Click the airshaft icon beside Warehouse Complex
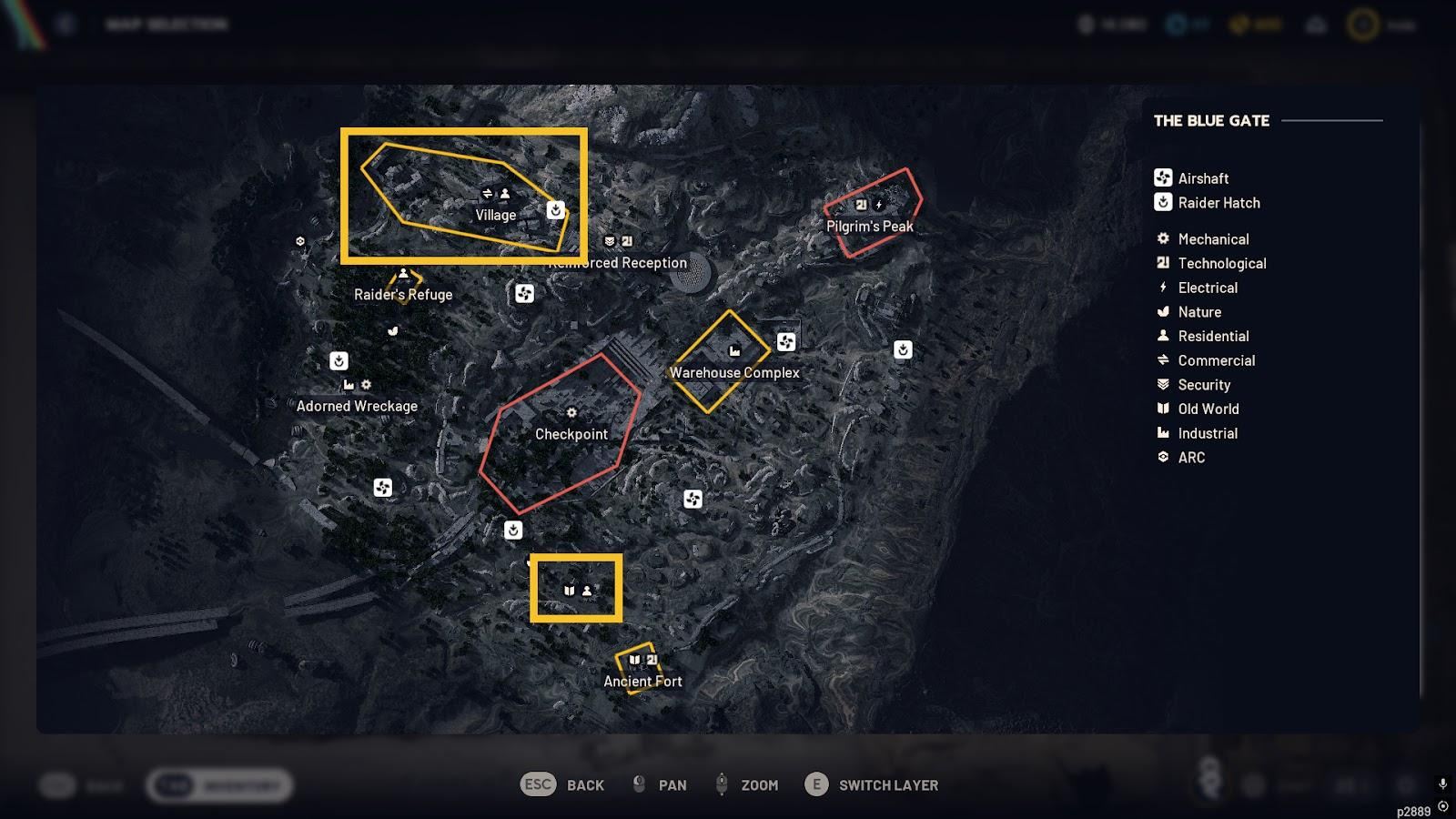1456x819 pixels. (x=786, y=342)
